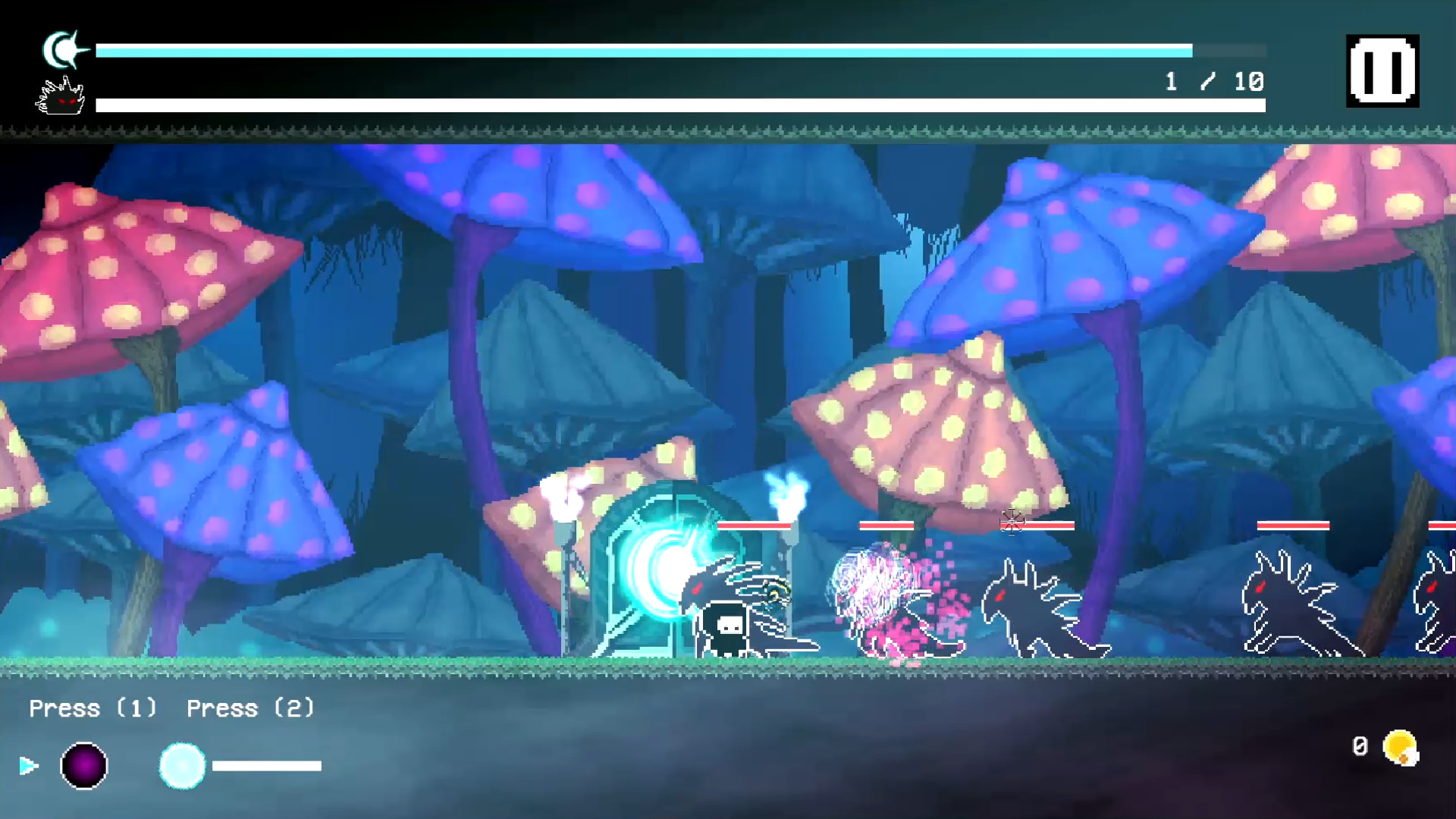Click the crosshair aiming reticle above the enemies
This screenshot has width=1456, height=819.
[1012, 522]
